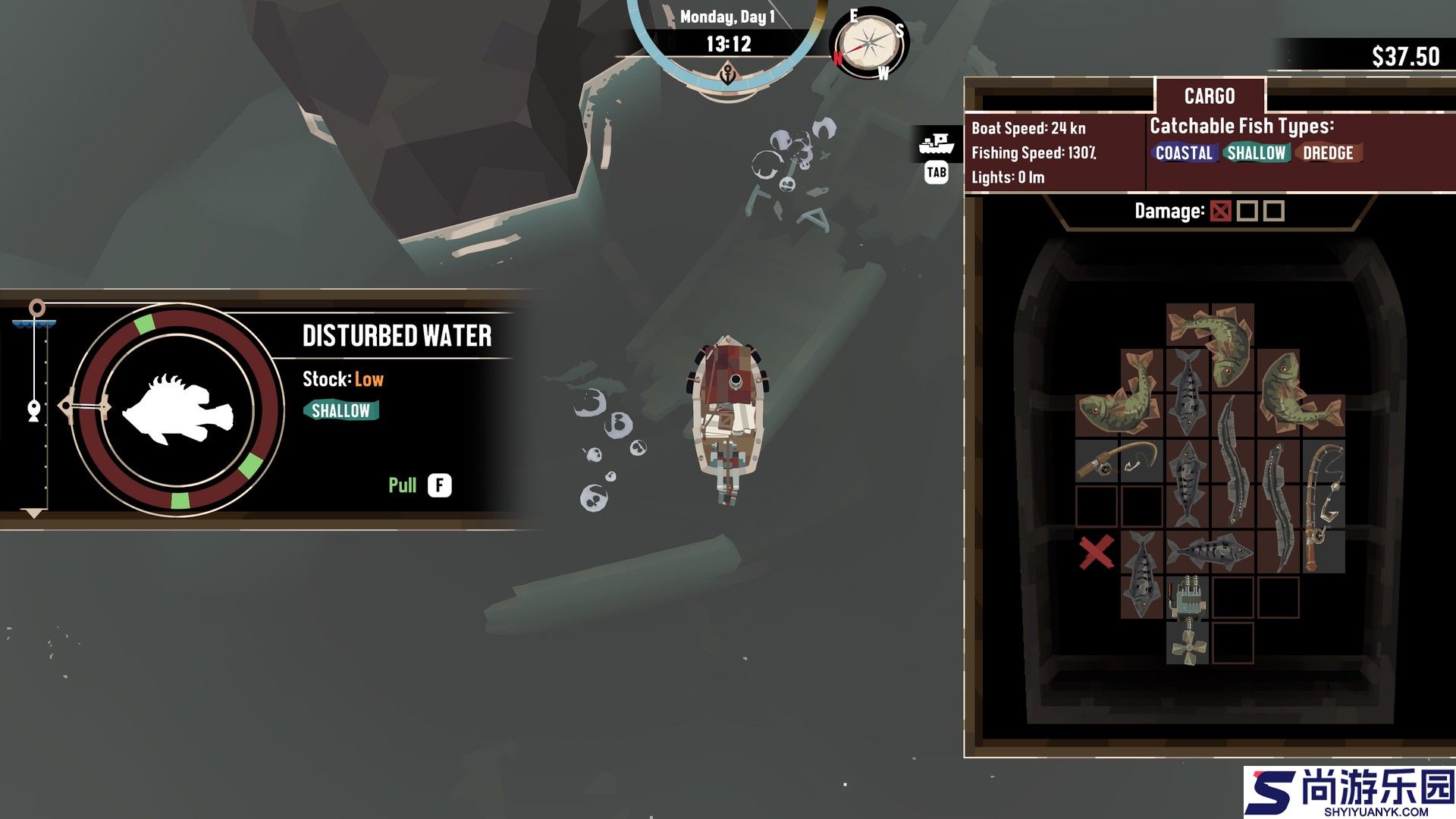The height and width of the screenshot is (819, 1456).
Task: Select the tall vertical fishing rod
Action: click(x=1323, y=505)
